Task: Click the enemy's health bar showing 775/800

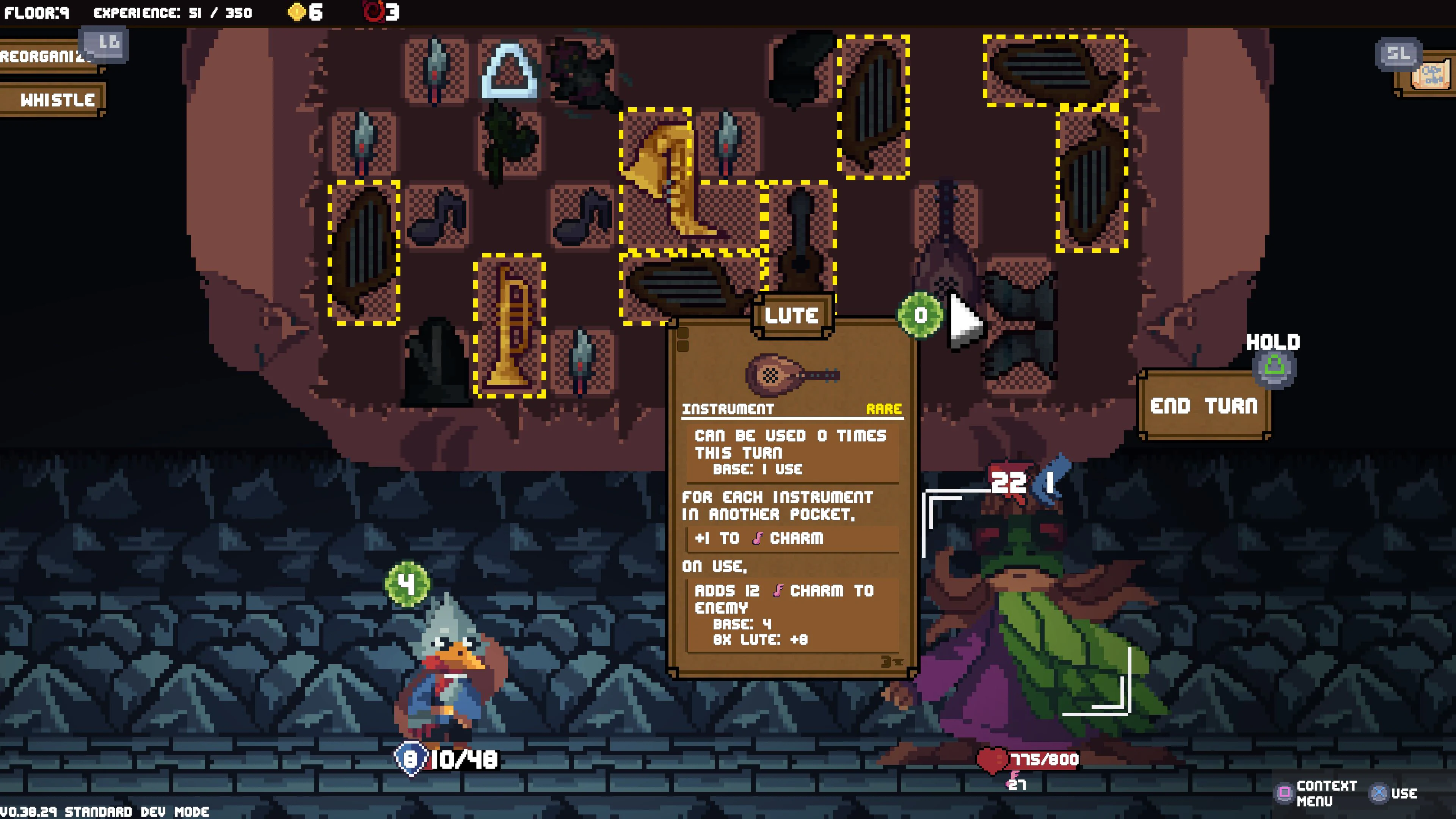Action: pos(1046,760)
